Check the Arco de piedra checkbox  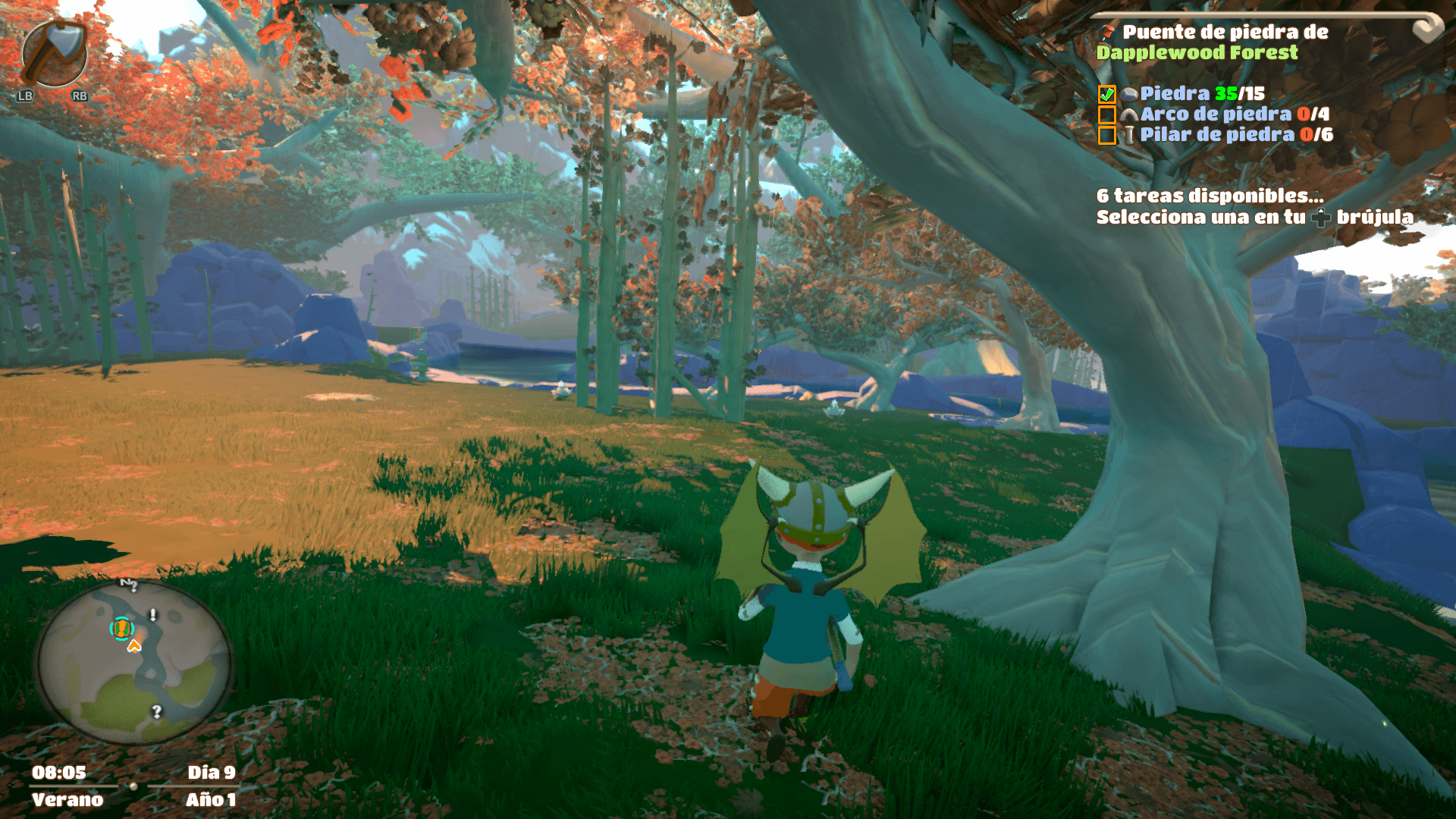tap(1108, 115)
